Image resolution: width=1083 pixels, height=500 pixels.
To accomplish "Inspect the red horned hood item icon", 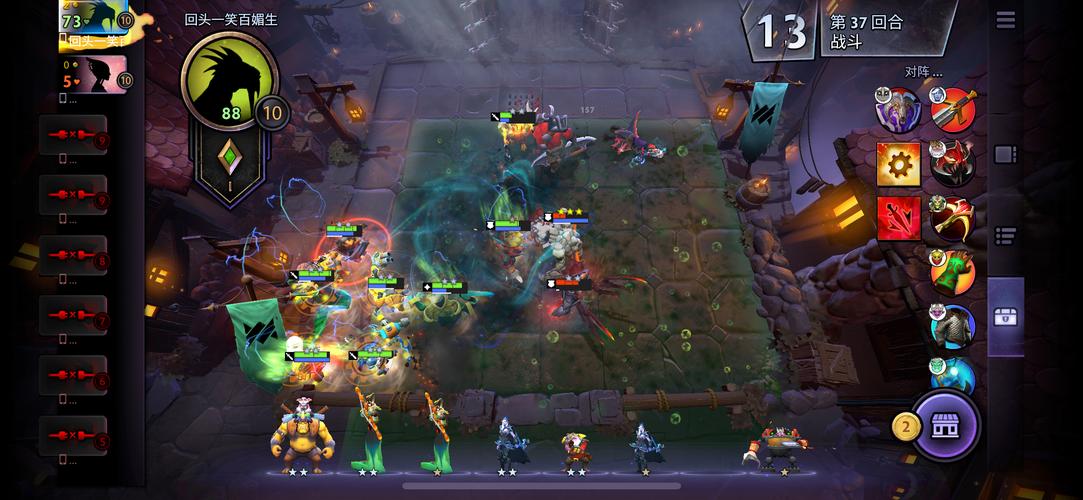I will [953, 163].
